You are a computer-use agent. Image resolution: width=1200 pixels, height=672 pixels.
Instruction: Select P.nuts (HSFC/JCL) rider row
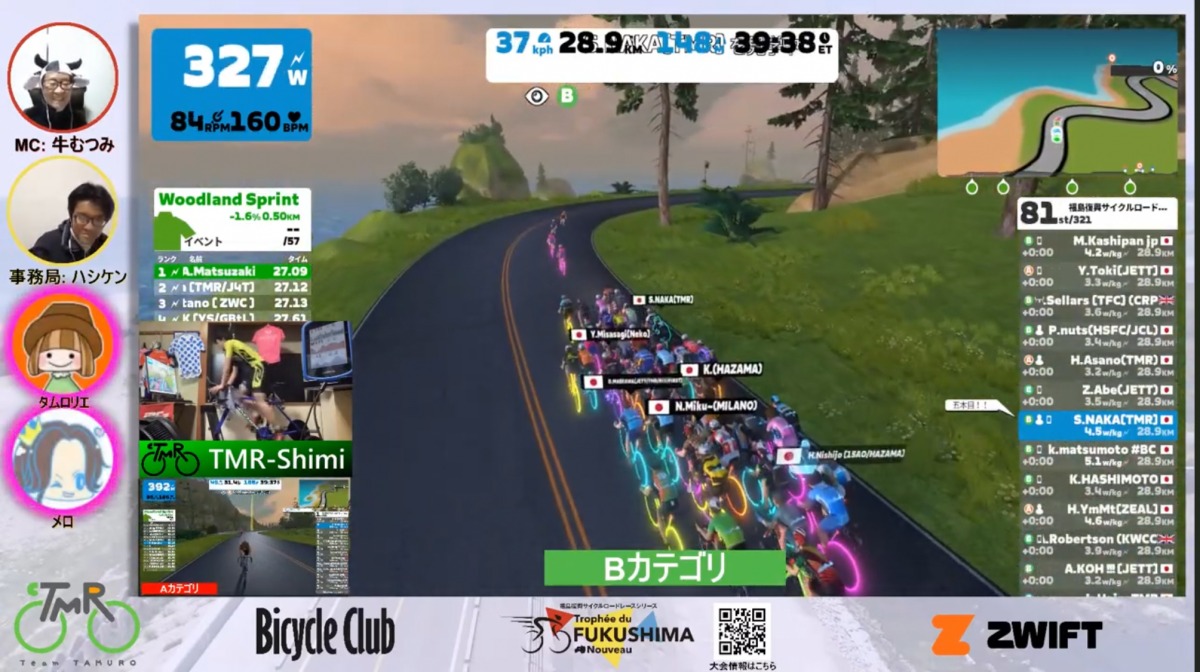click(x=1097, y=336)
